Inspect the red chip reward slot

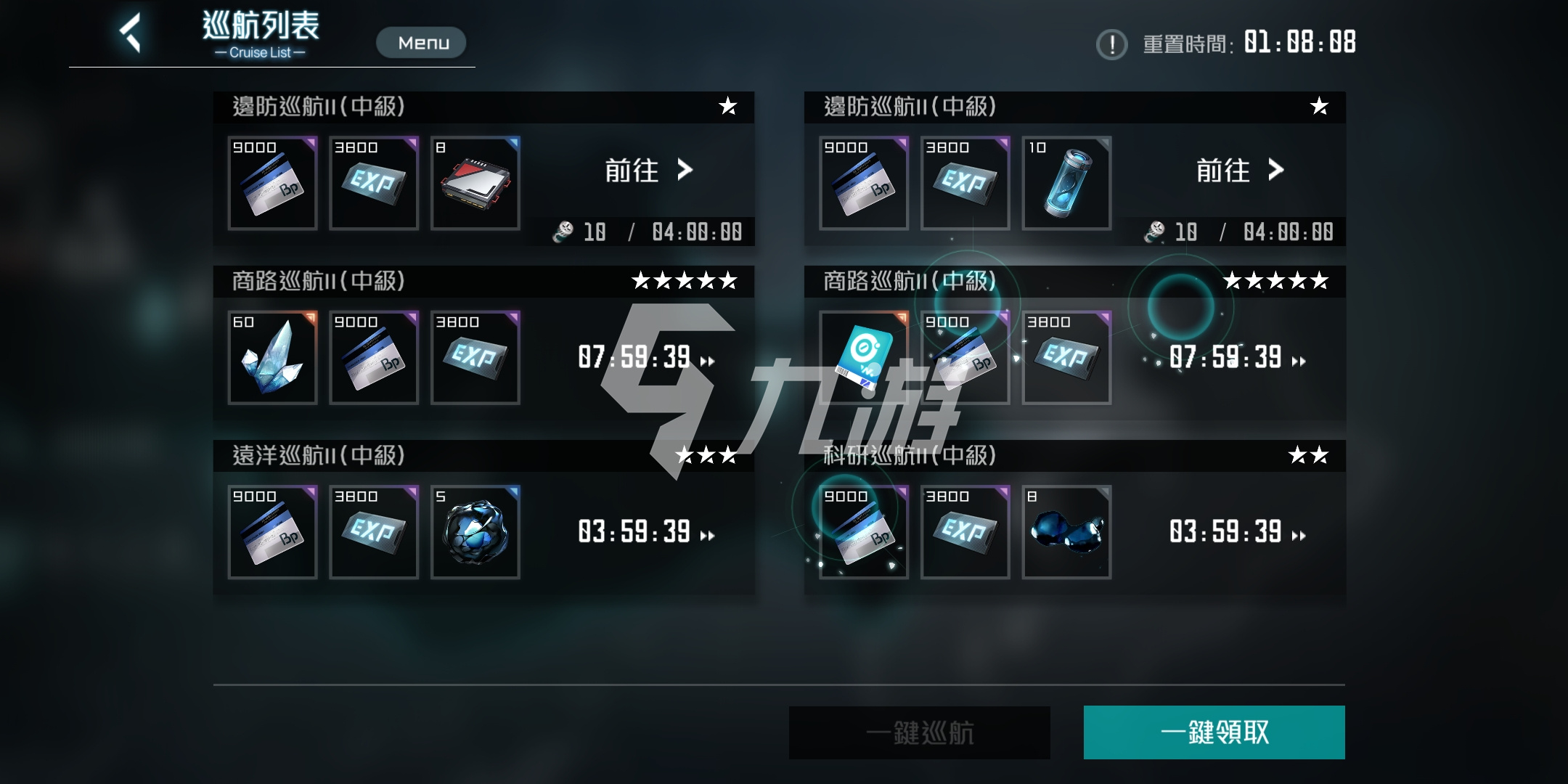[x=475, y=183]
